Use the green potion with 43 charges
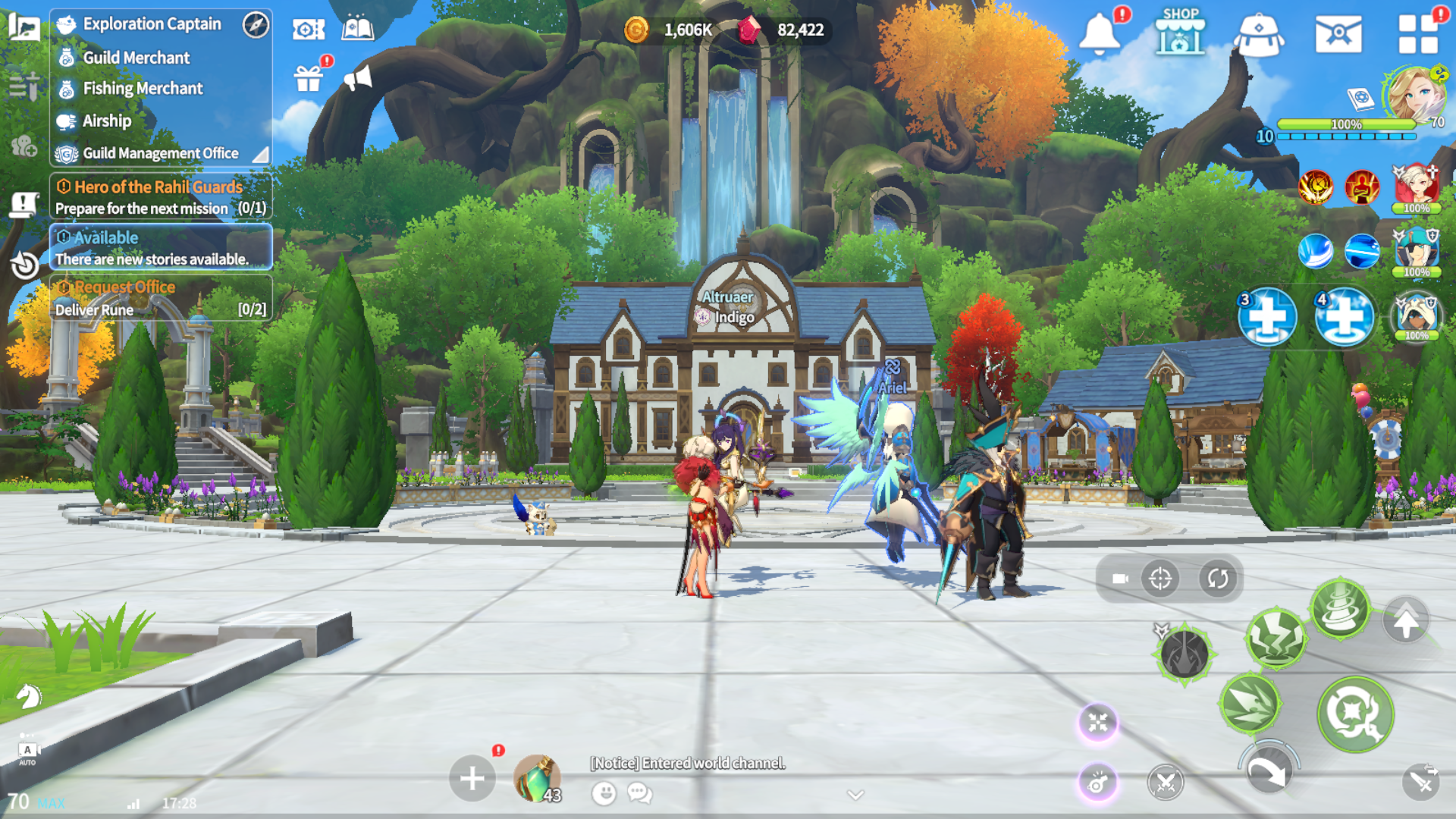This screenshot has width=1456, height=819. click(x=537, y=779)
